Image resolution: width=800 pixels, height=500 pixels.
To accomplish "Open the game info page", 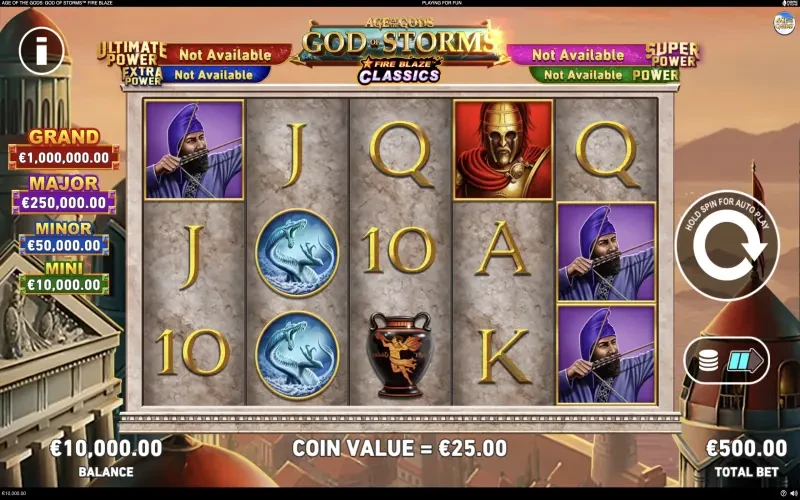I will pos(35,47).
